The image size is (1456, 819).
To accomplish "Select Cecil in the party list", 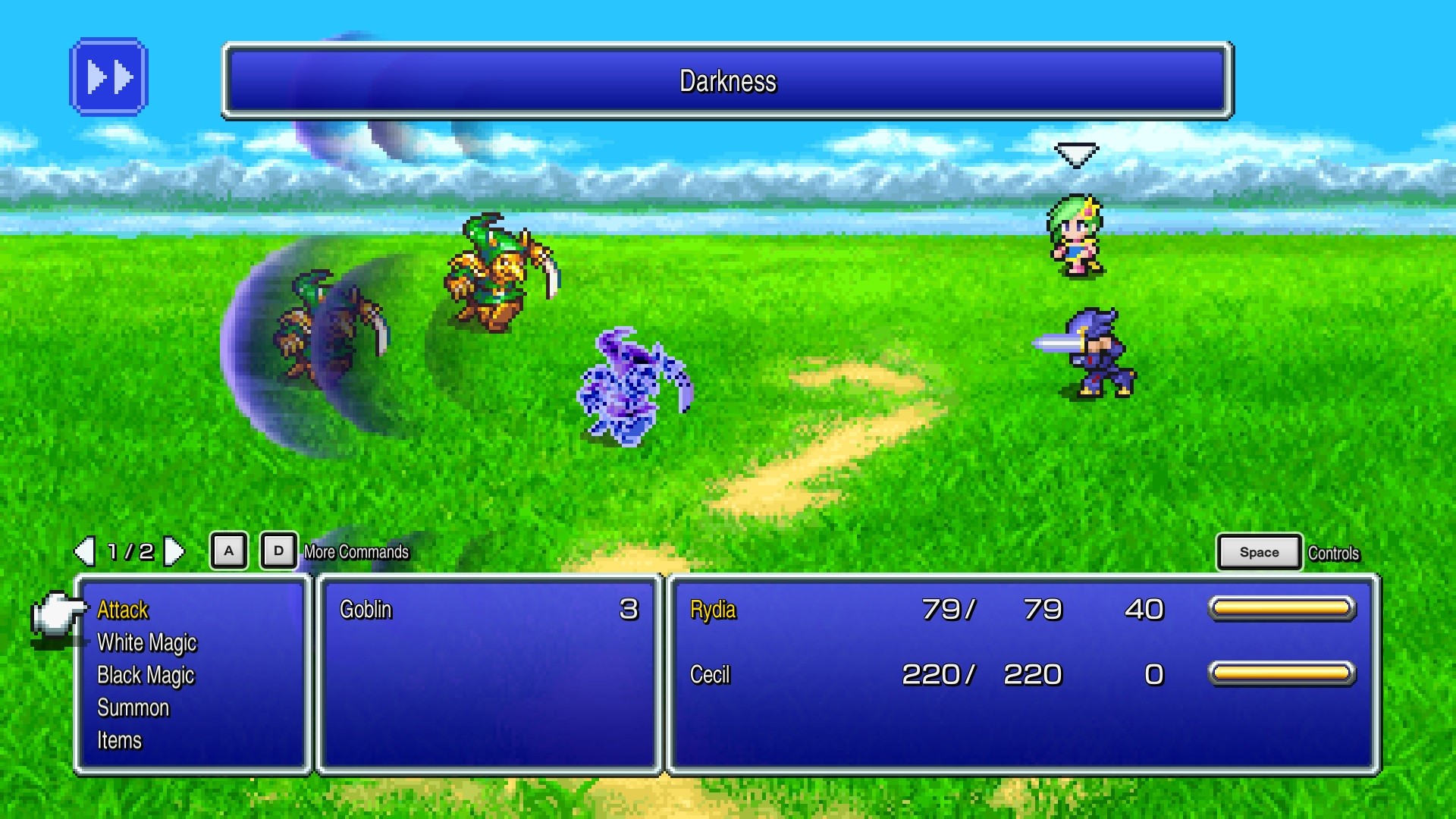I will coord(710,675).
